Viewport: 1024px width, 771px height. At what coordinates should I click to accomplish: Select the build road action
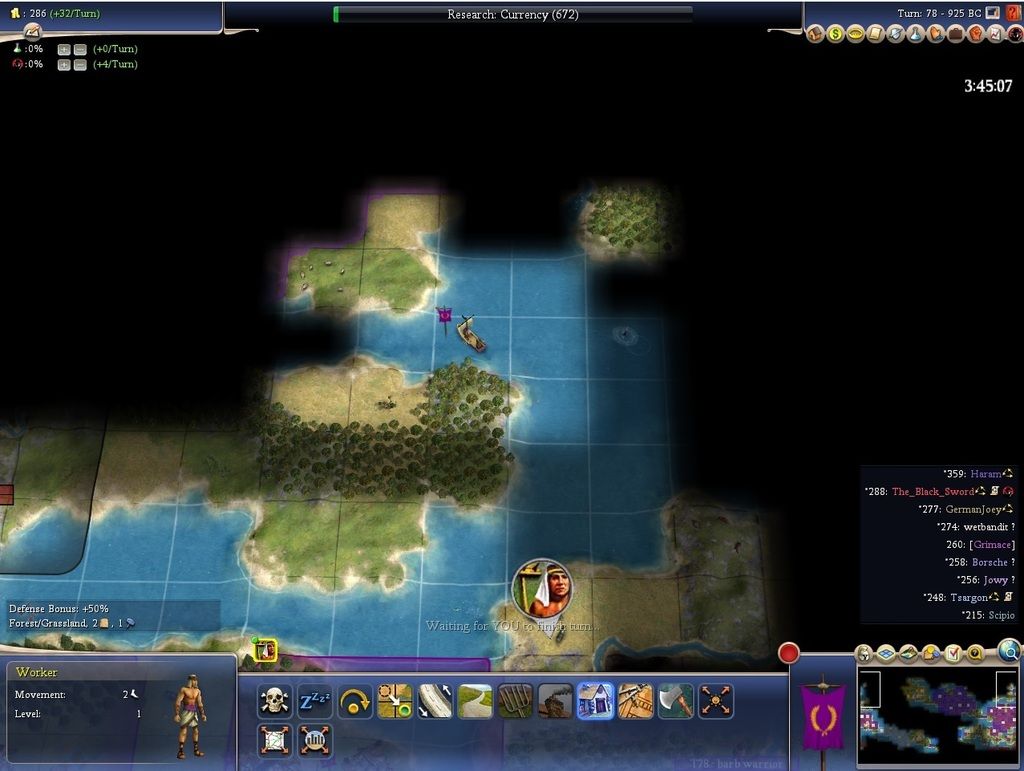(475, 701)
